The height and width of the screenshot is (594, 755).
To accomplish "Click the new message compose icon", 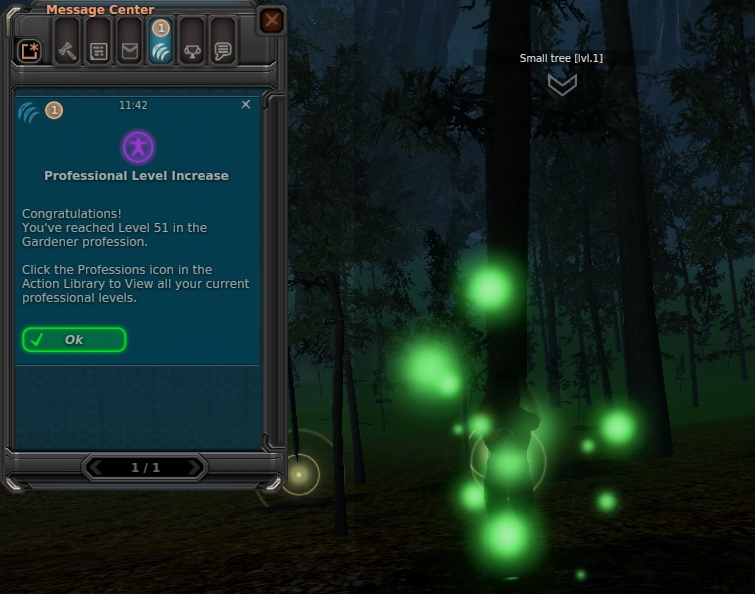I will (31, 51).
